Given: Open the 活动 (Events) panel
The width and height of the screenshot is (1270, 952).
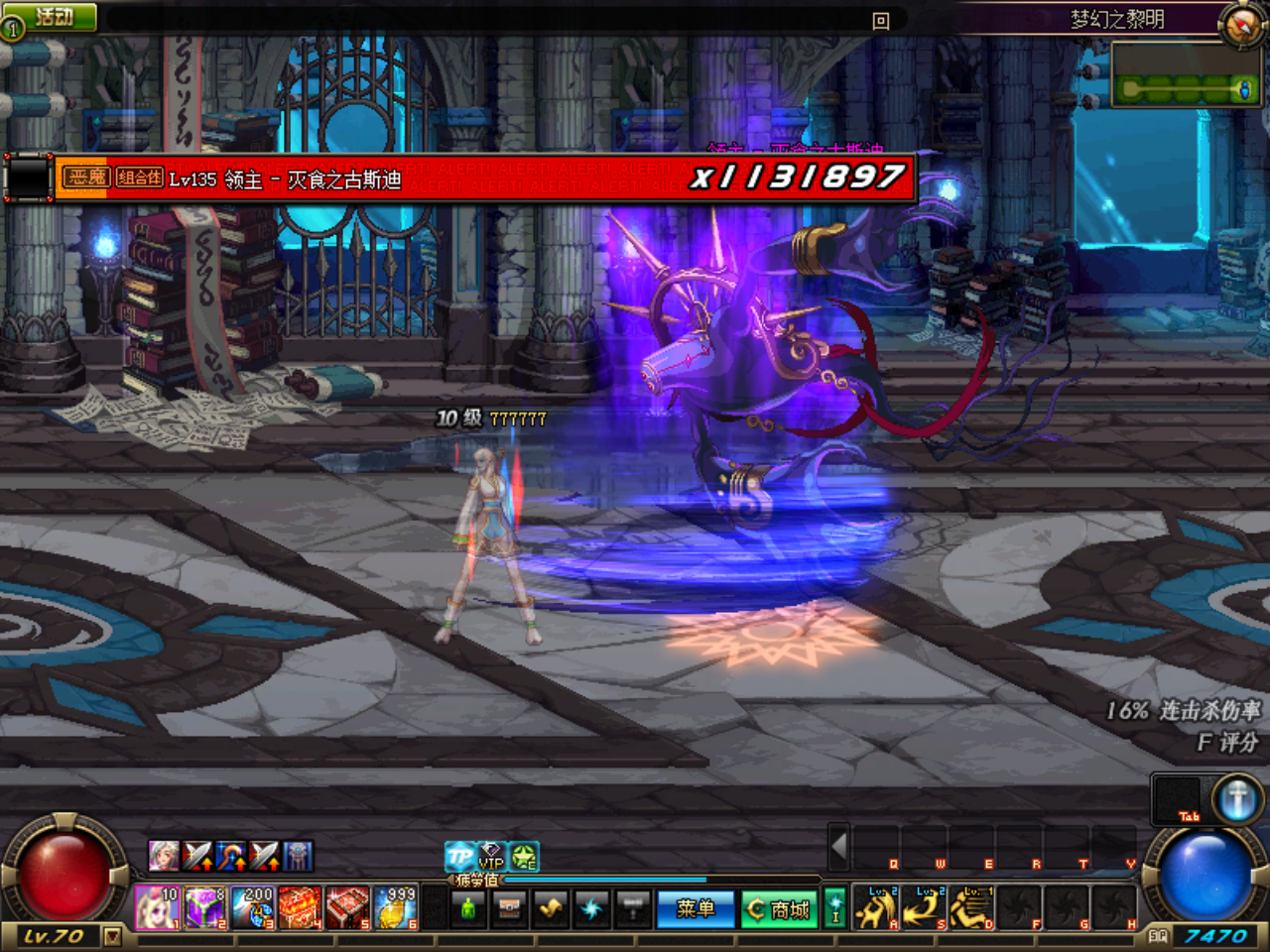Looking at the screenshot, I should (x=50, y=16).
